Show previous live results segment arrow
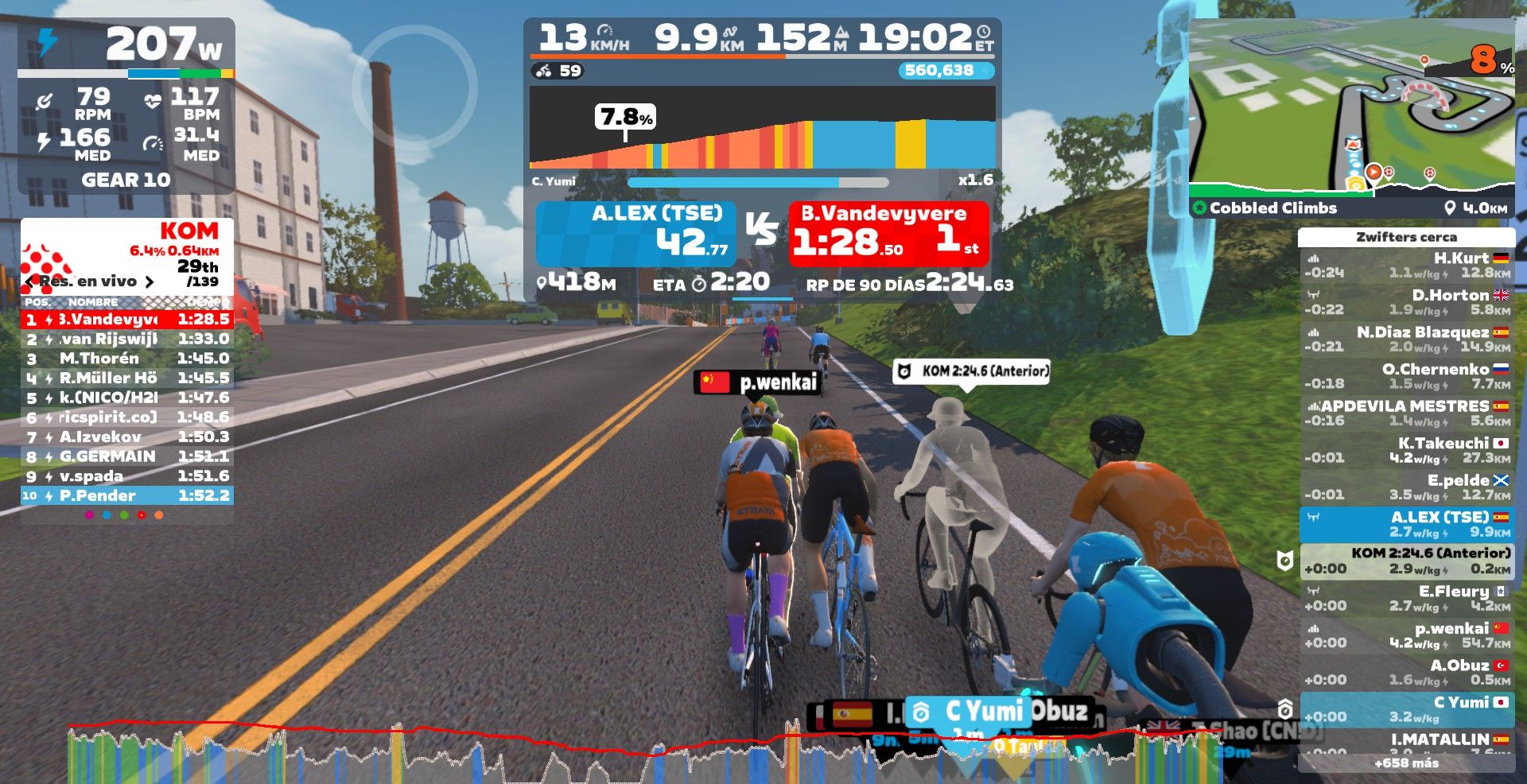This screenshot has height=784, width=1527. [x=29, y=281]
